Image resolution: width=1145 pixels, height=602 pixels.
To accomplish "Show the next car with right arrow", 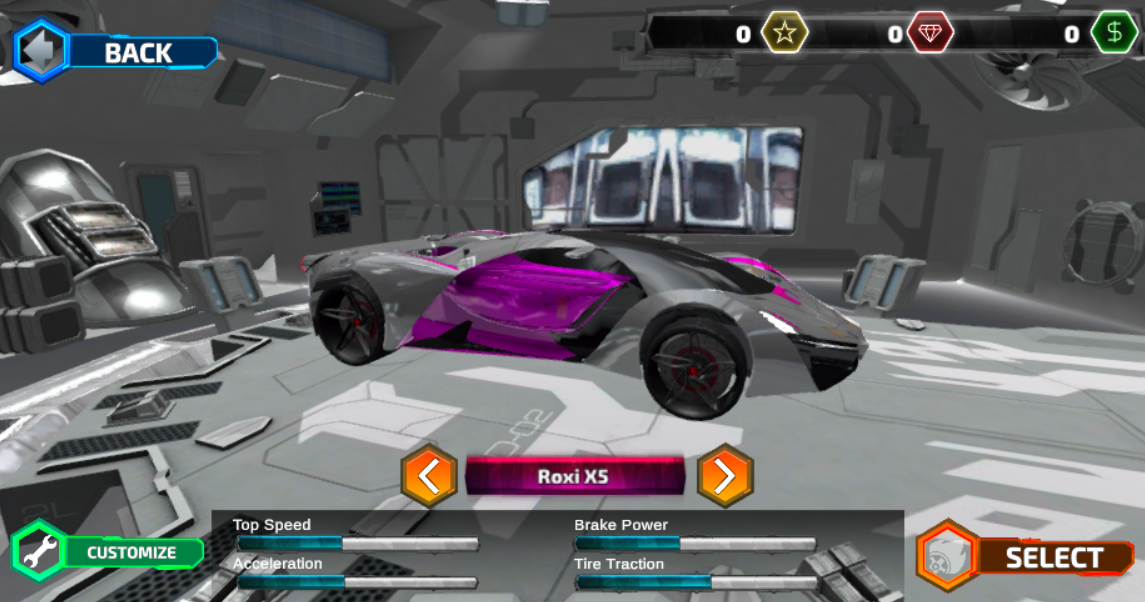I will [724, 476].
